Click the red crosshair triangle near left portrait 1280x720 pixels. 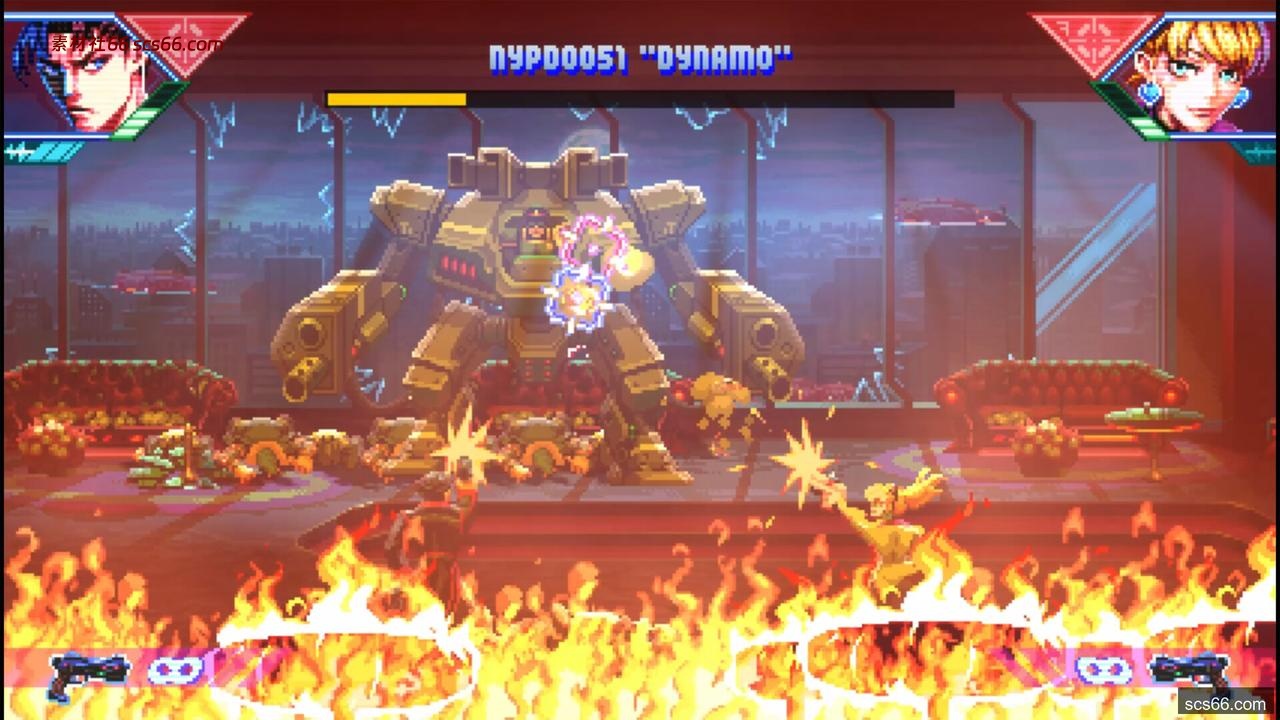click(178, 40)
